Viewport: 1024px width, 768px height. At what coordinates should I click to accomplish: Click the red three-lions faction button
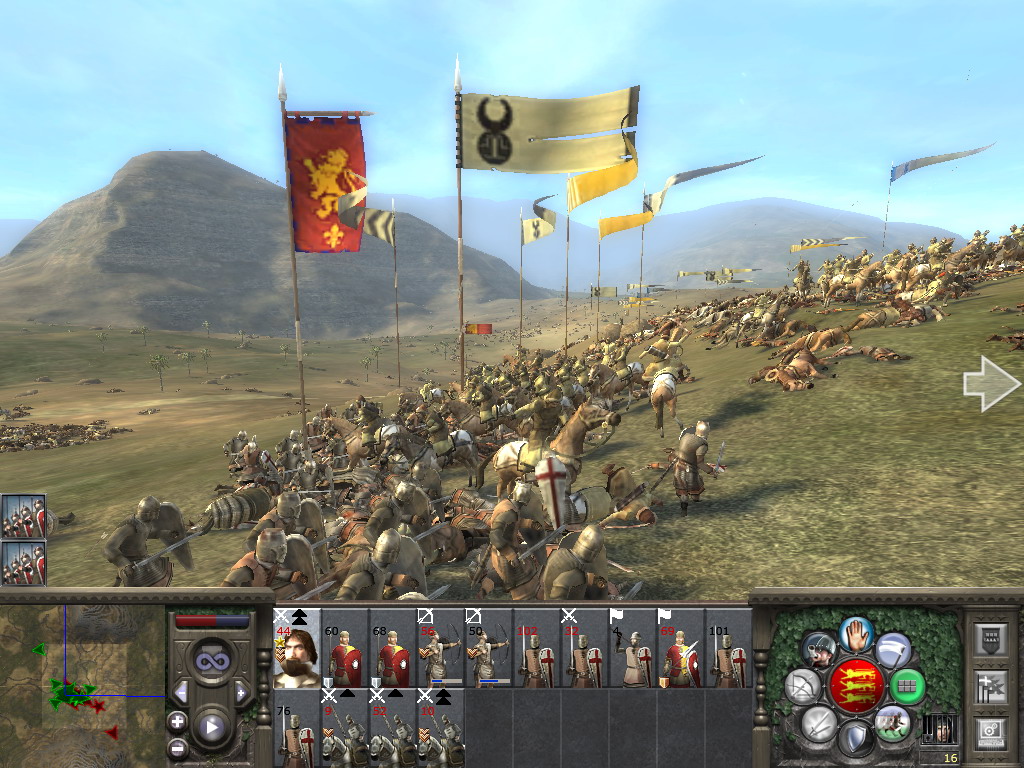(x=855, y=686)
